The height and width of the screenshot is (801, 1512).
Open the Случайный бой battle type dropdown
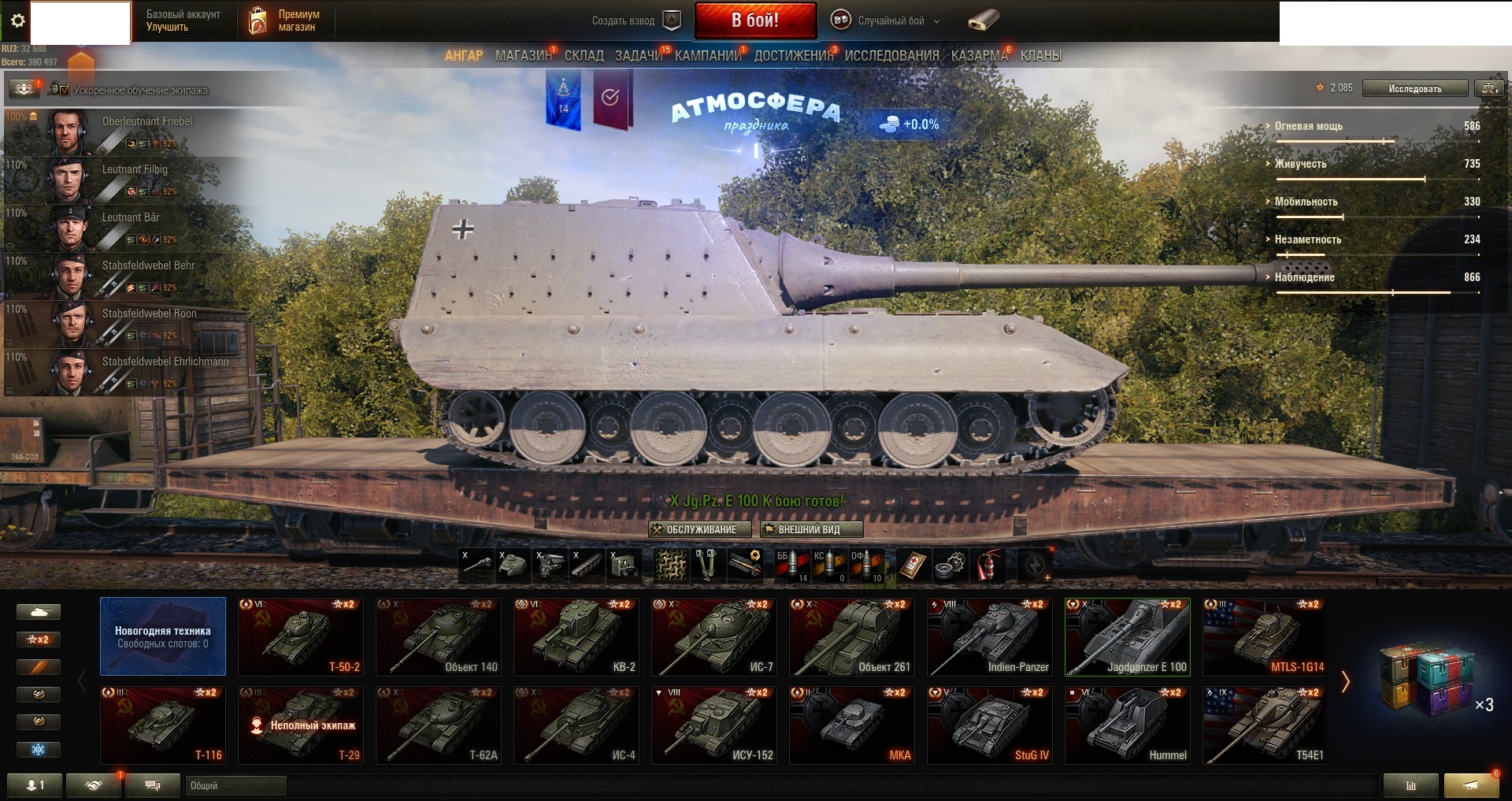point(890,21)
